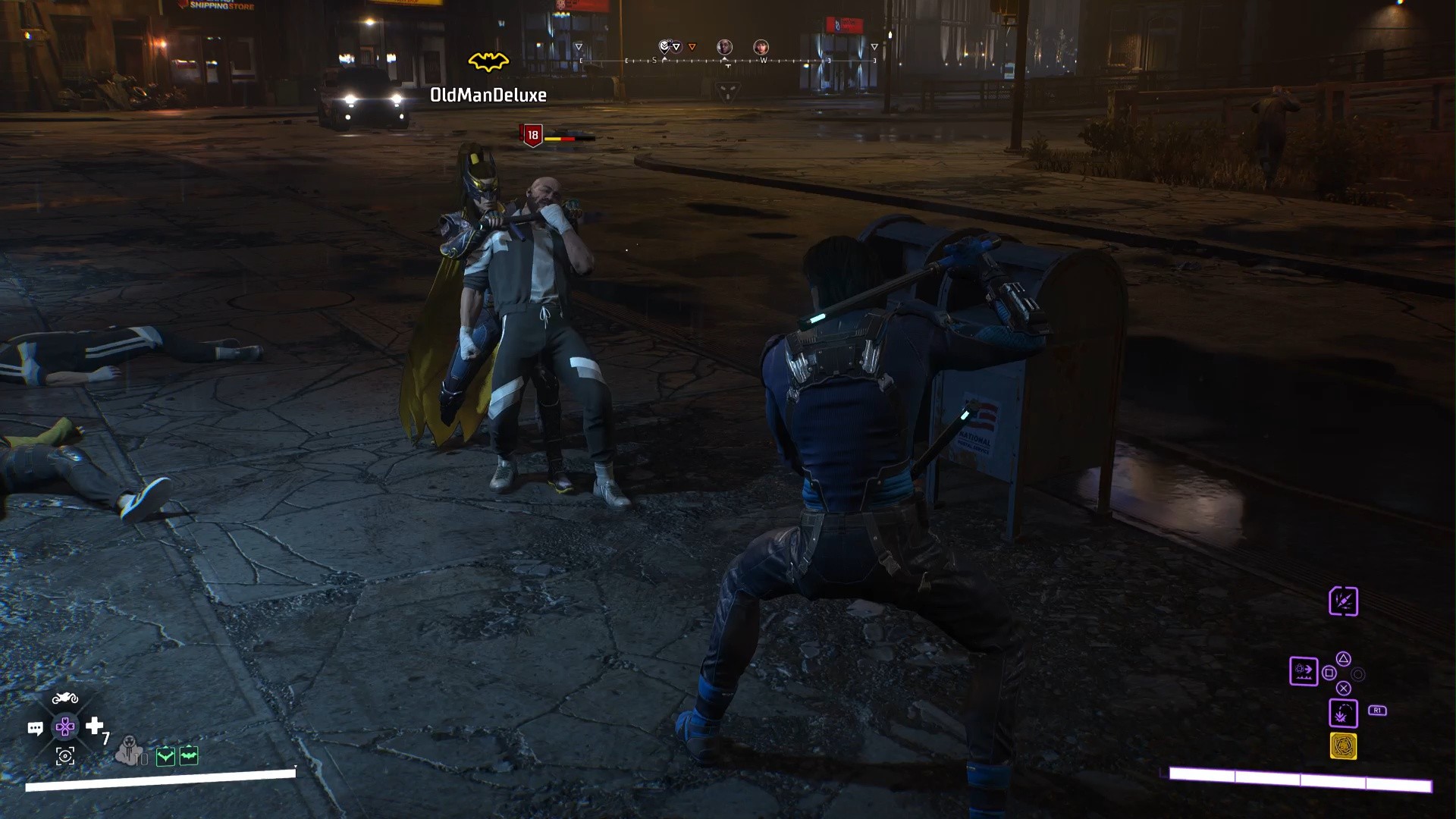Click the level 18 enemy badge
This screenshot has width=1456, height=819.
click(532, 135)
